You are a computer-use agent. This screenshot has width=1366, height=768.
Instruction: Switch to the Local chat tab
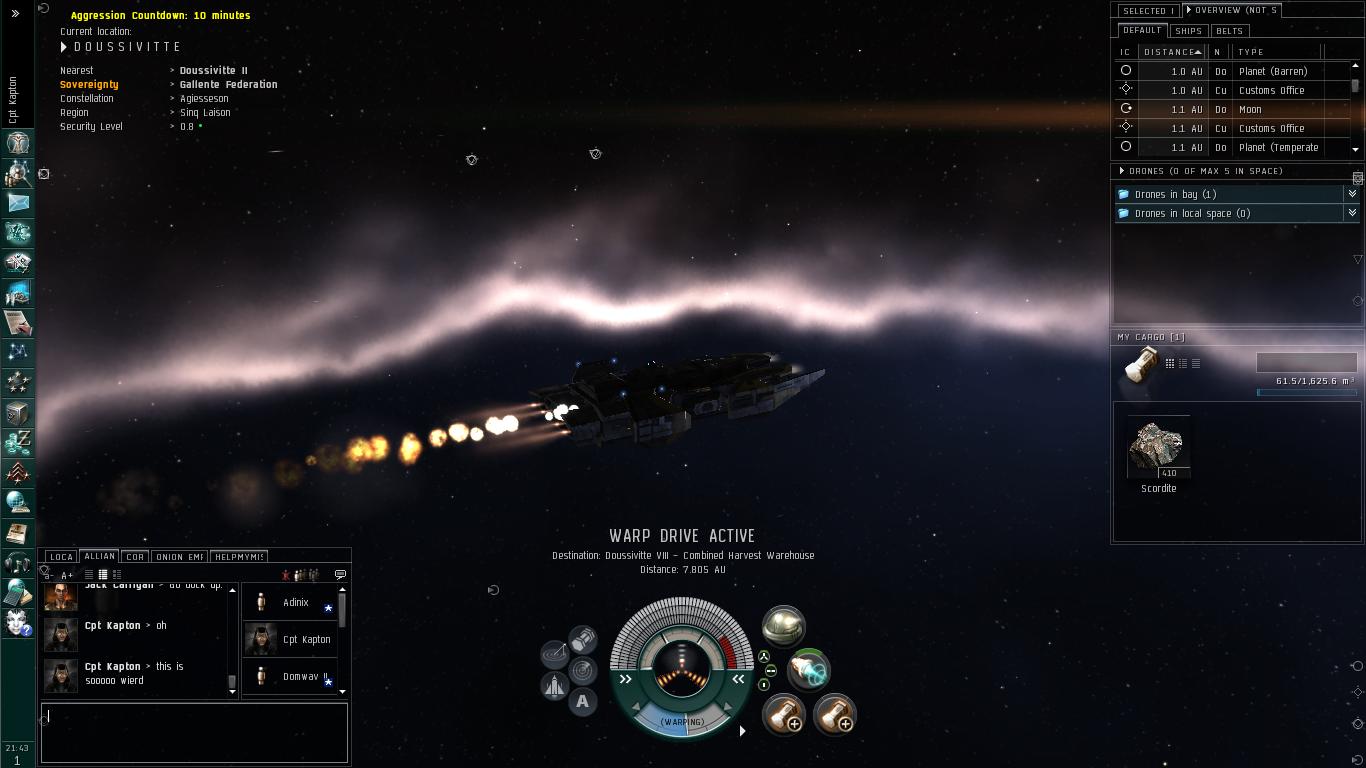[x=61, y=557]
